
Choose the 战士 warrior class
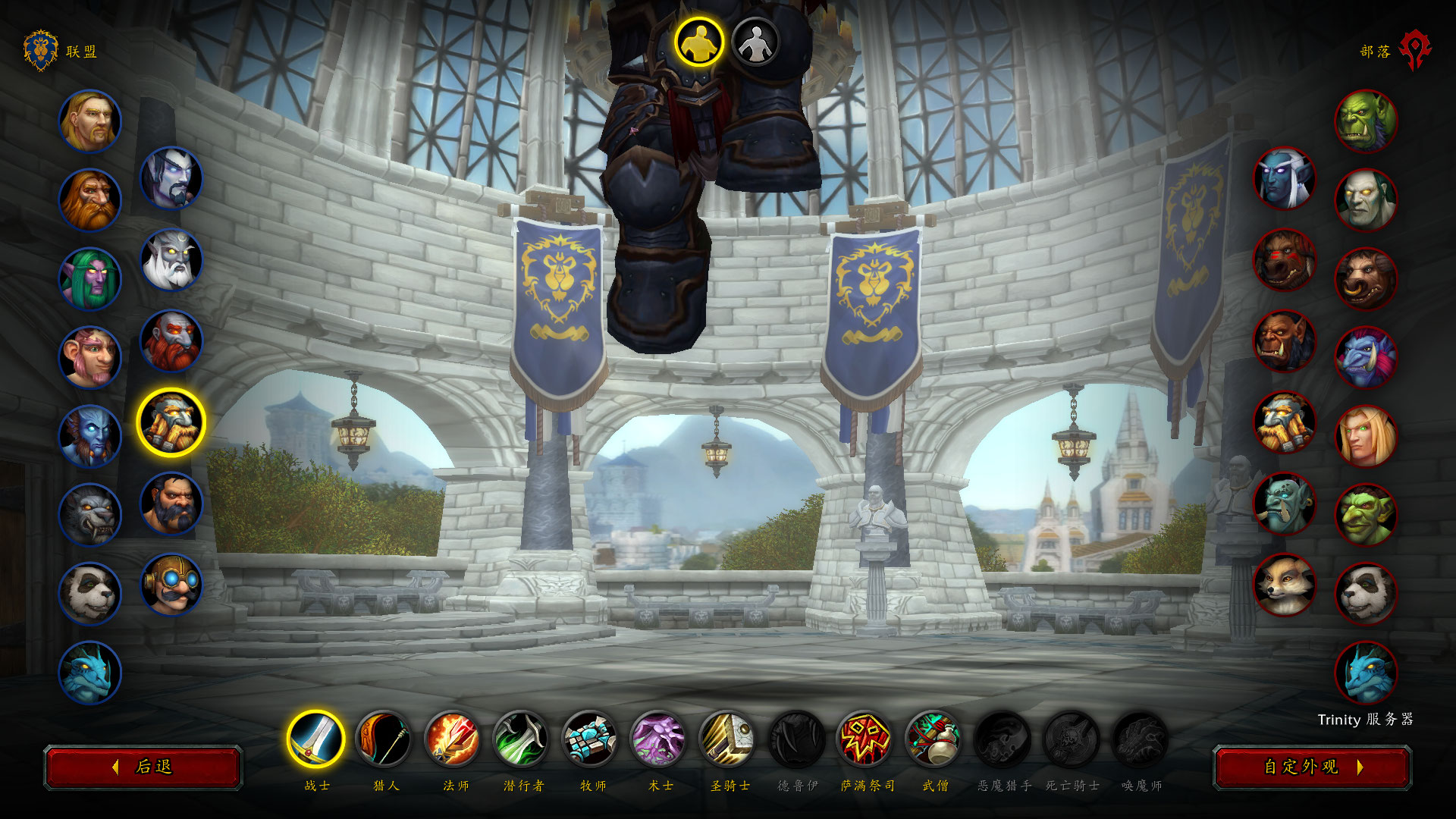point(315,739)
